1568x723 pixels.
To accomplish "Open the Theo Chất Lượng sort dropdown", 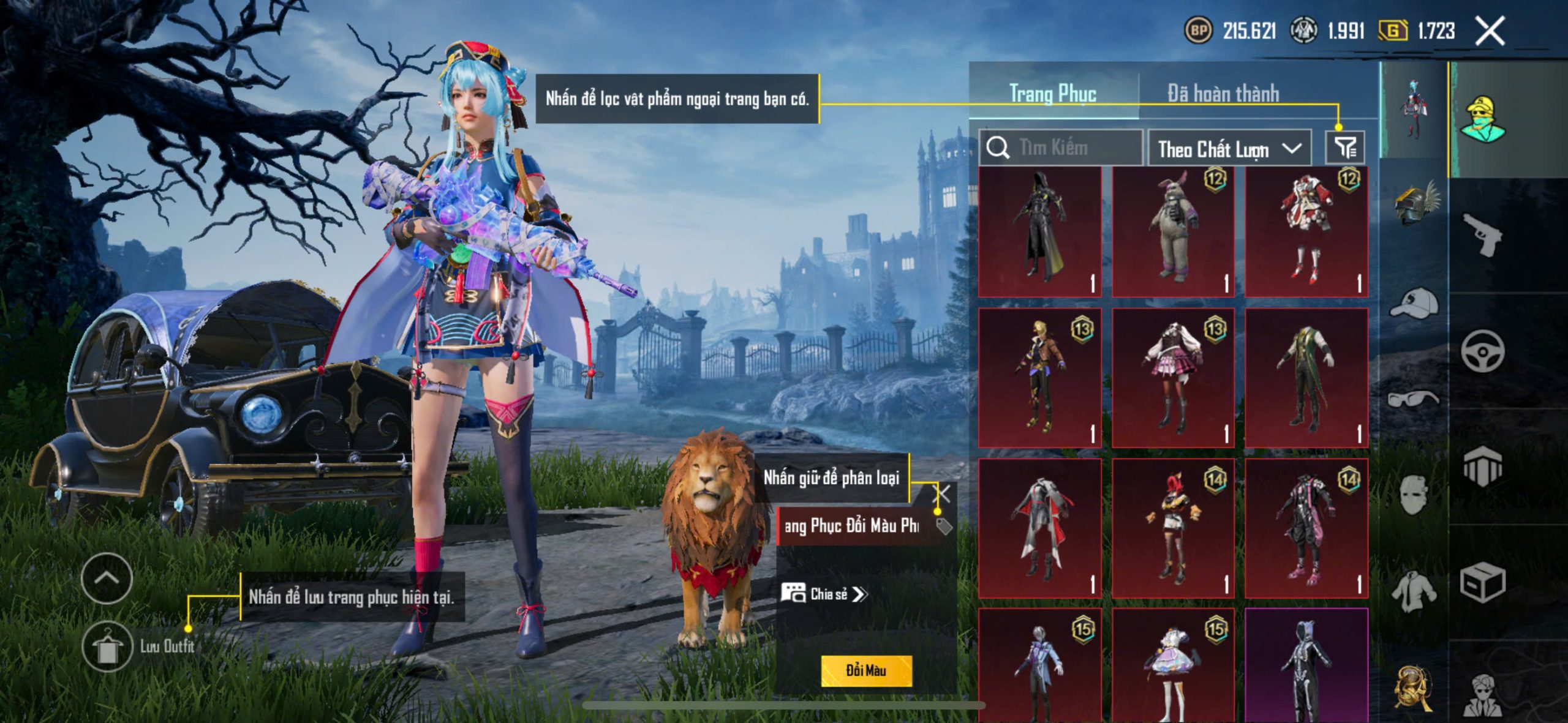I will (1229, 149).
